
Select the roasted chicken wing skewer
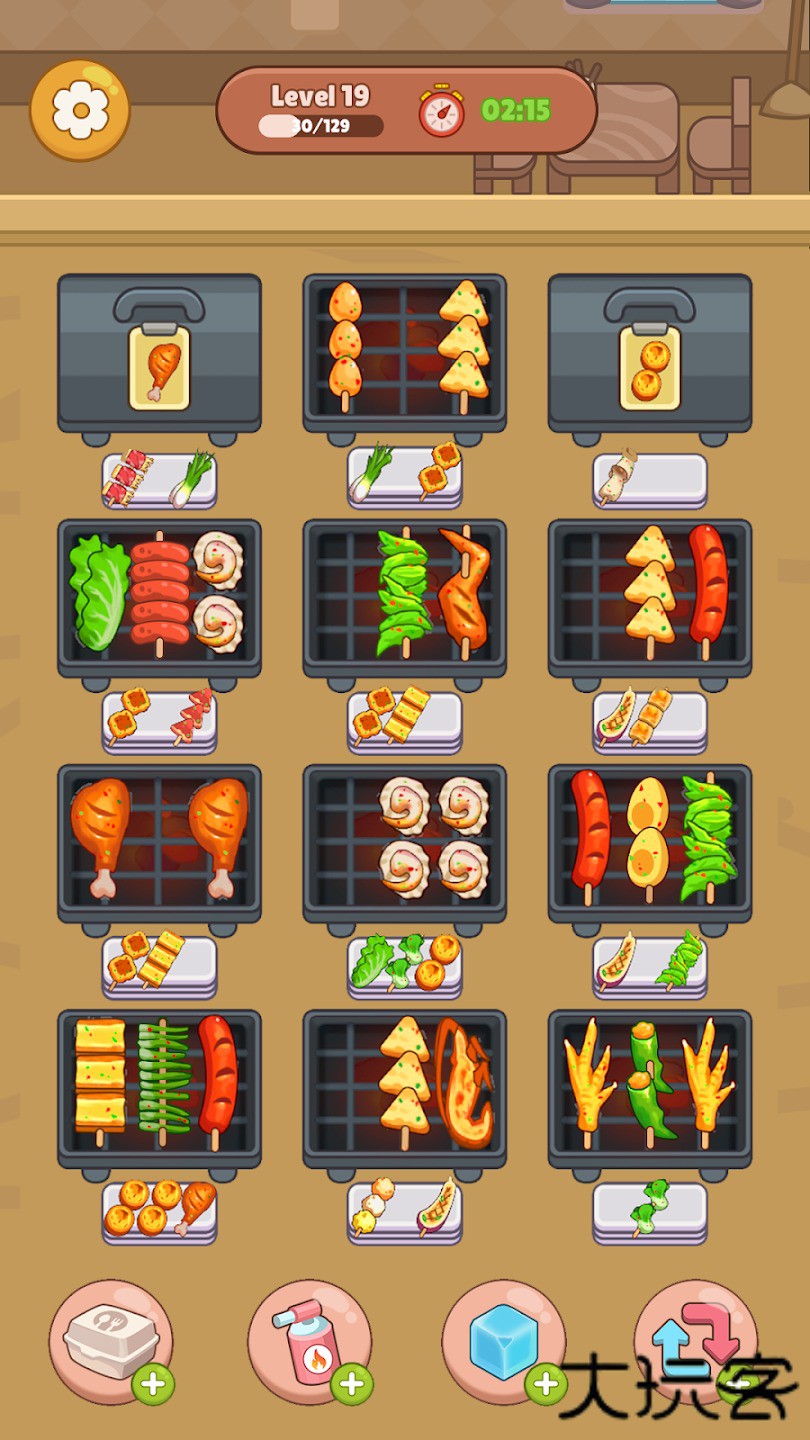pyautogui.click(x=465, y=590)
